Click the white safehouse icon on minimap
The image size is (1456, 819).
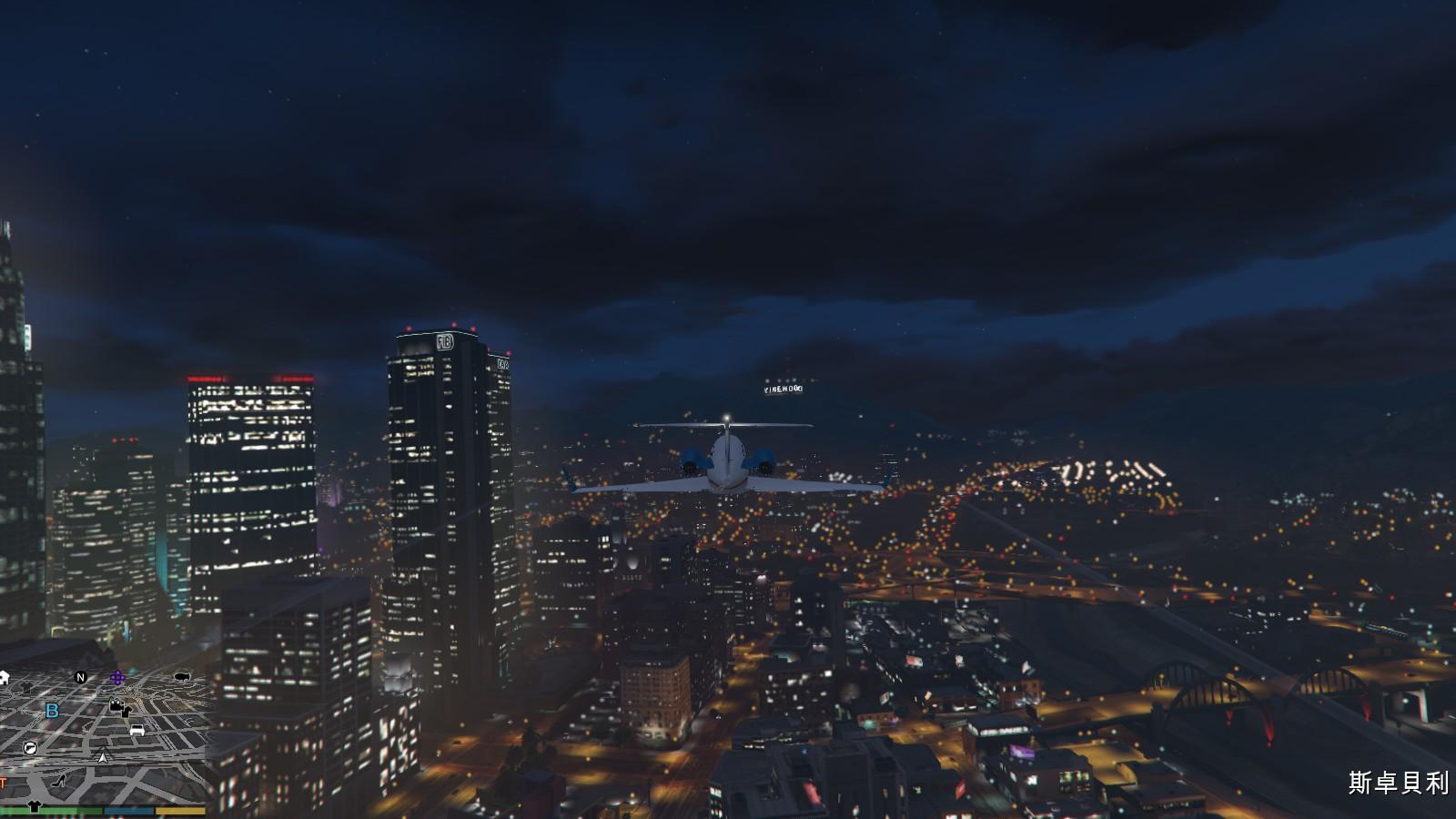tap(4, 677)
